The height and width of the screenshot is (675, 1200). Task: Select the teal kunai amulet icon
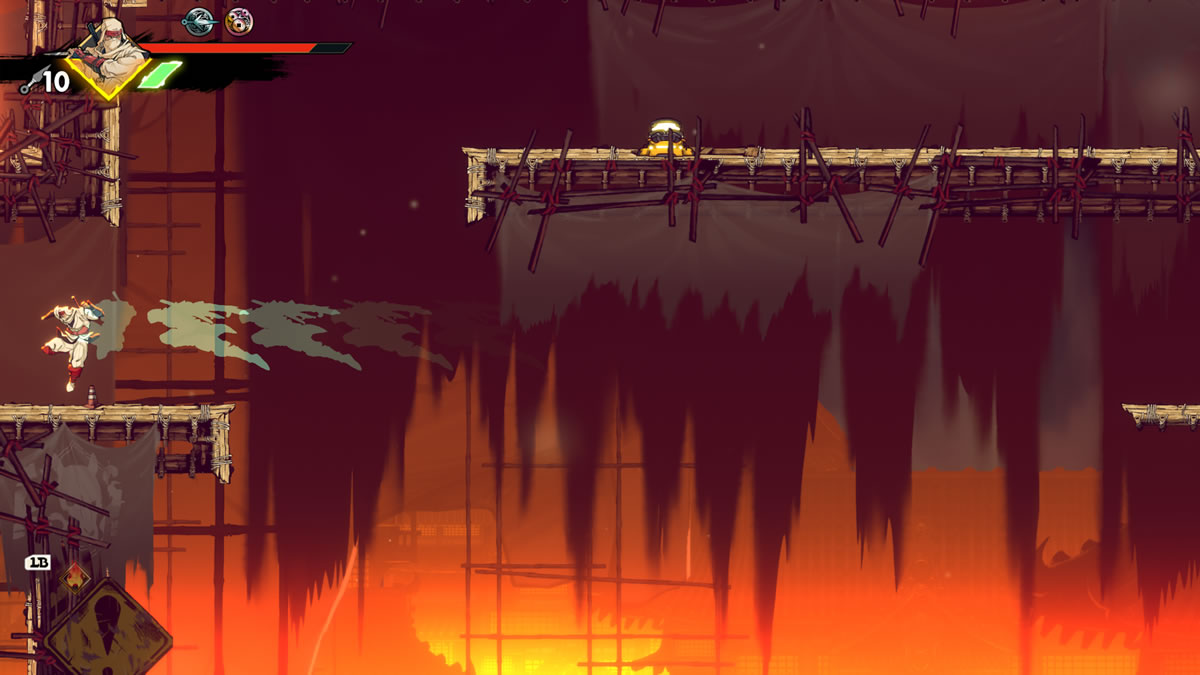(199, 21)
